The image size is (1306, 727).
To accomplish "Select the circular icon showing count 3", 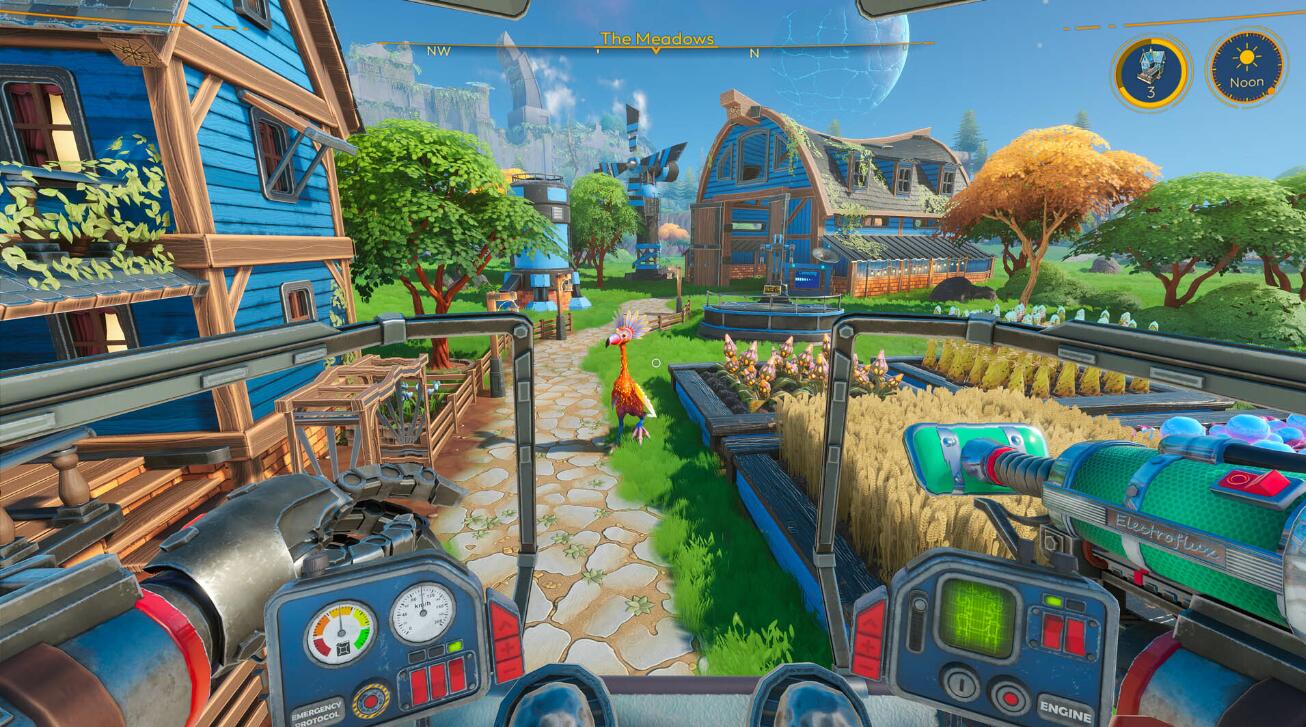I will pyautogui.click(x=1151, y=71).
